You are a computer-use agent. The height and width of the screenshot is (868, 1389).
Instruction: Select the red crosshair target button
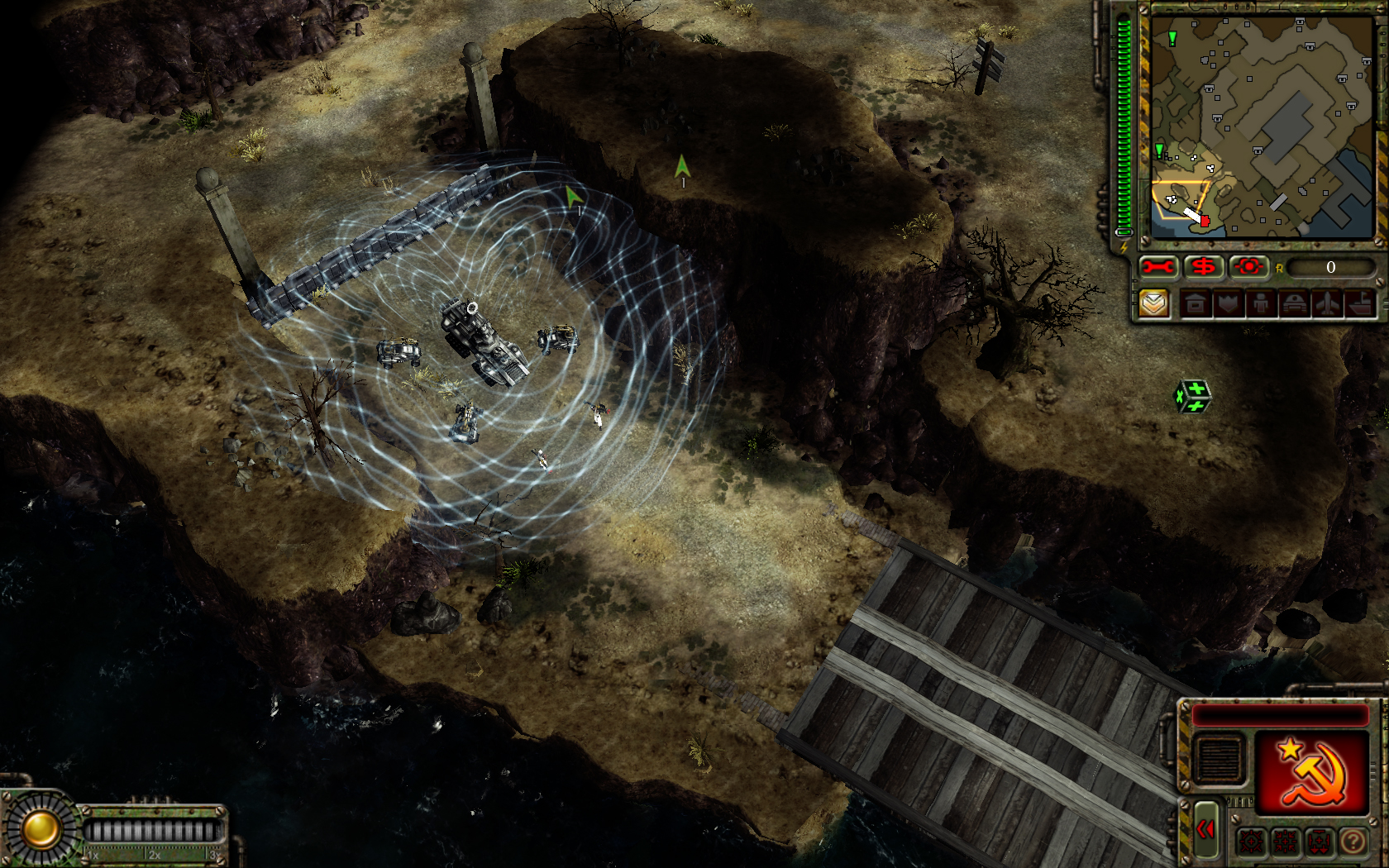[x=1248, y=267]
